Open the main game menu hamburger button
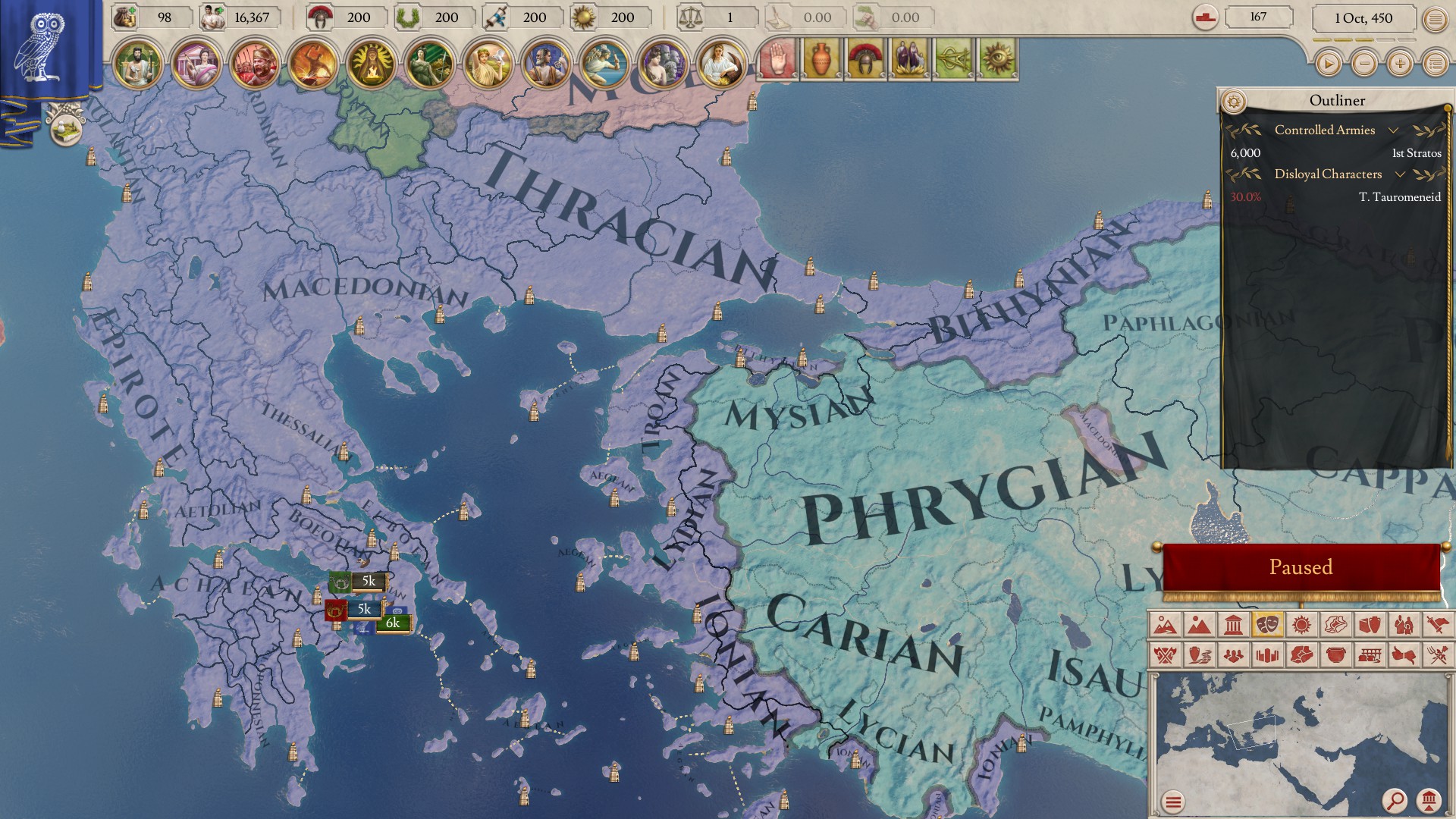1456x819 pixels. tap(1435, 17)
